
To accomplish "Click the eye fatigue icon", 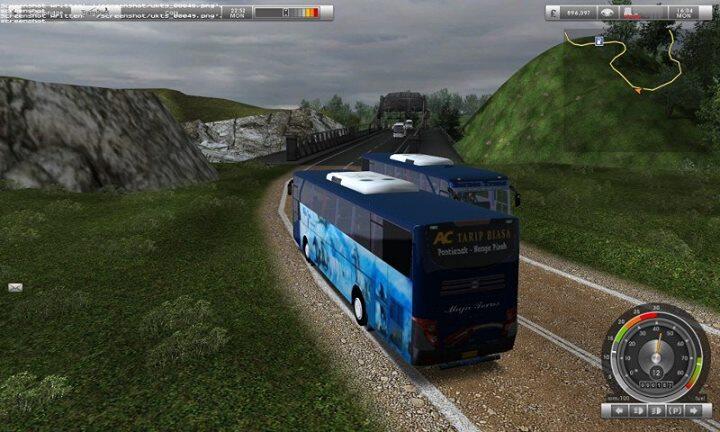I will click(607, 13).
